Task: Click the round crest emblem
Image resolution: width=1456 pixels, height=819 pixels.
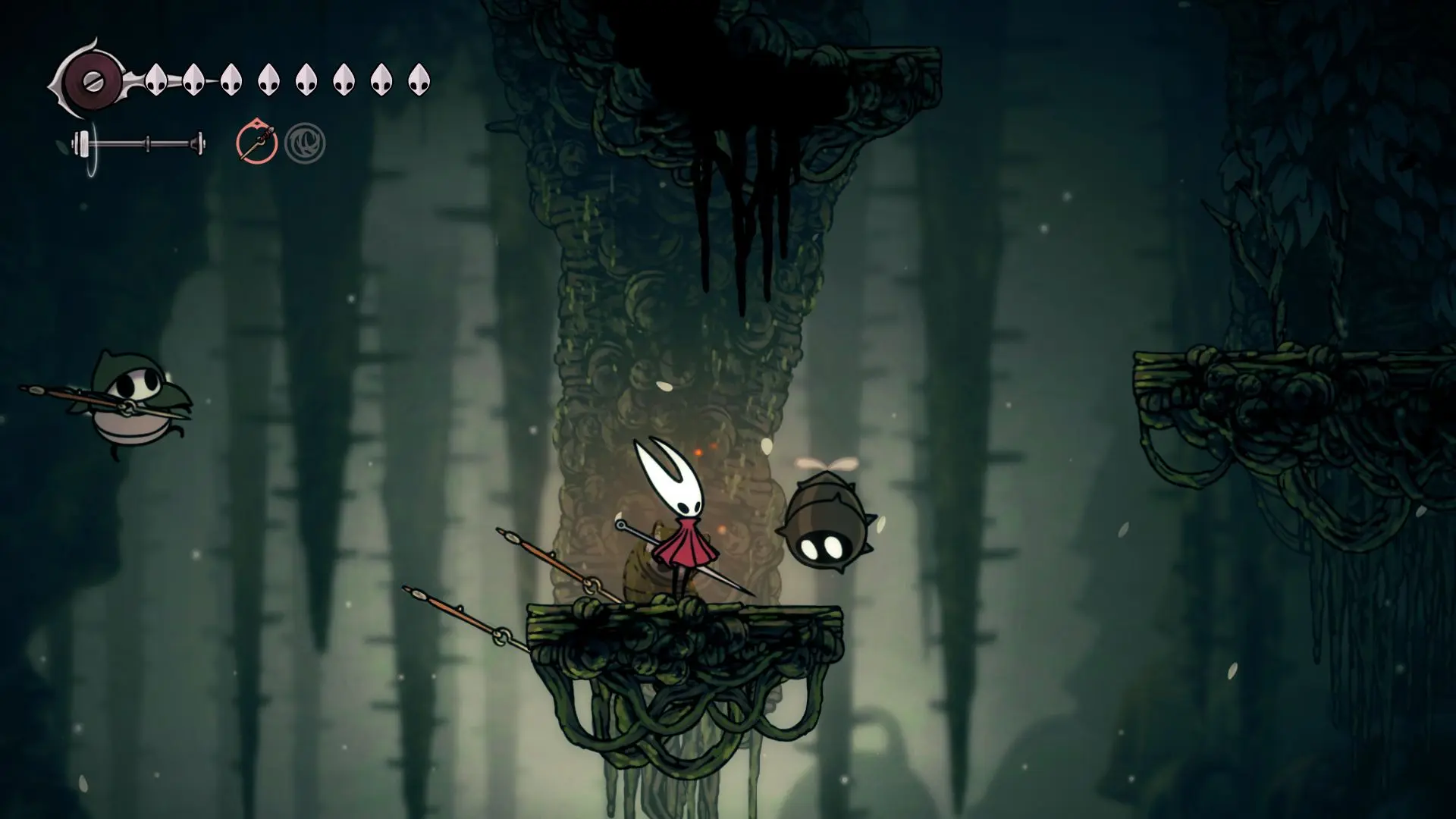Action: click(x=93, y=81)
